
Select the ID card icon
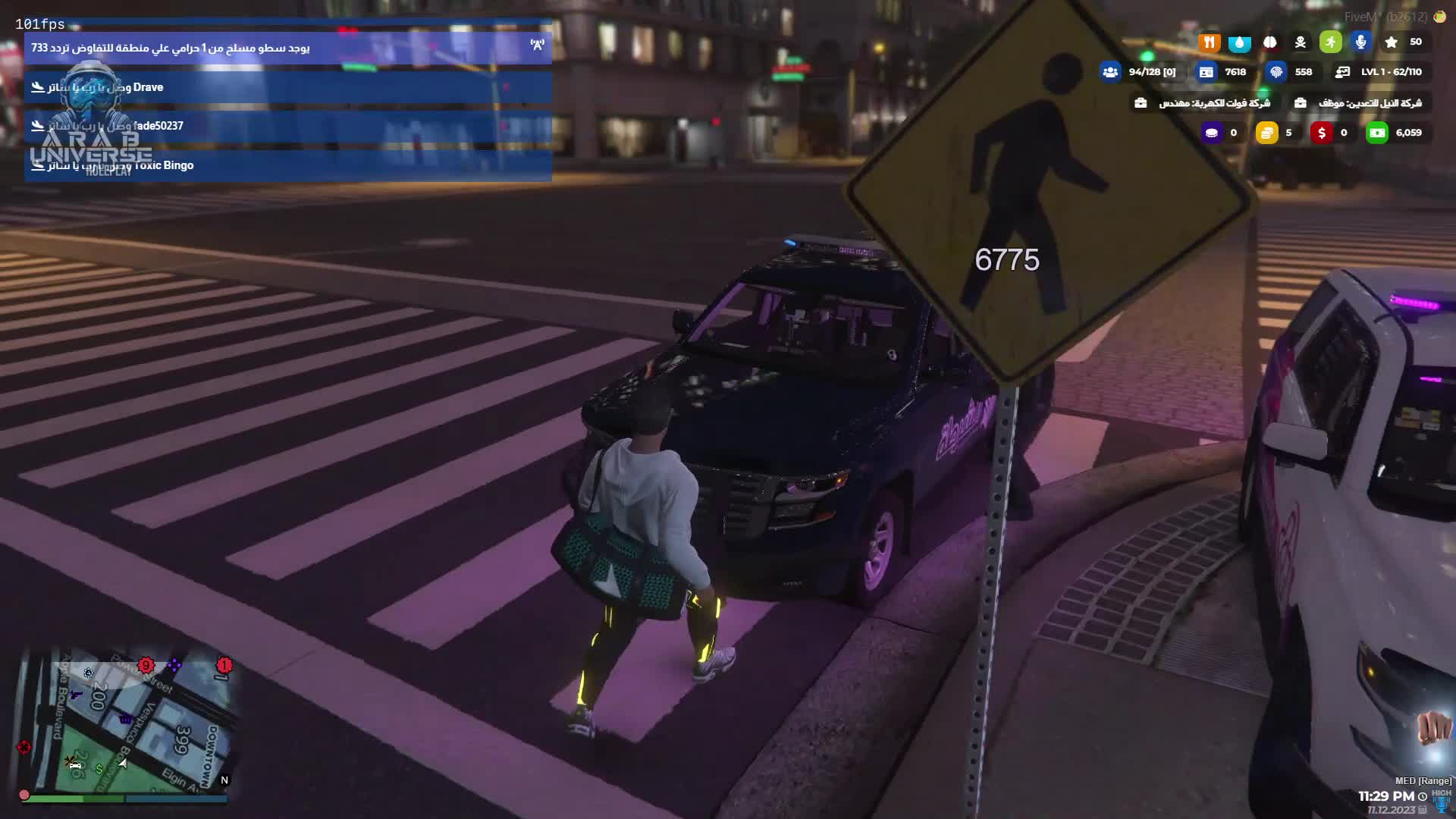point(1206,72)
